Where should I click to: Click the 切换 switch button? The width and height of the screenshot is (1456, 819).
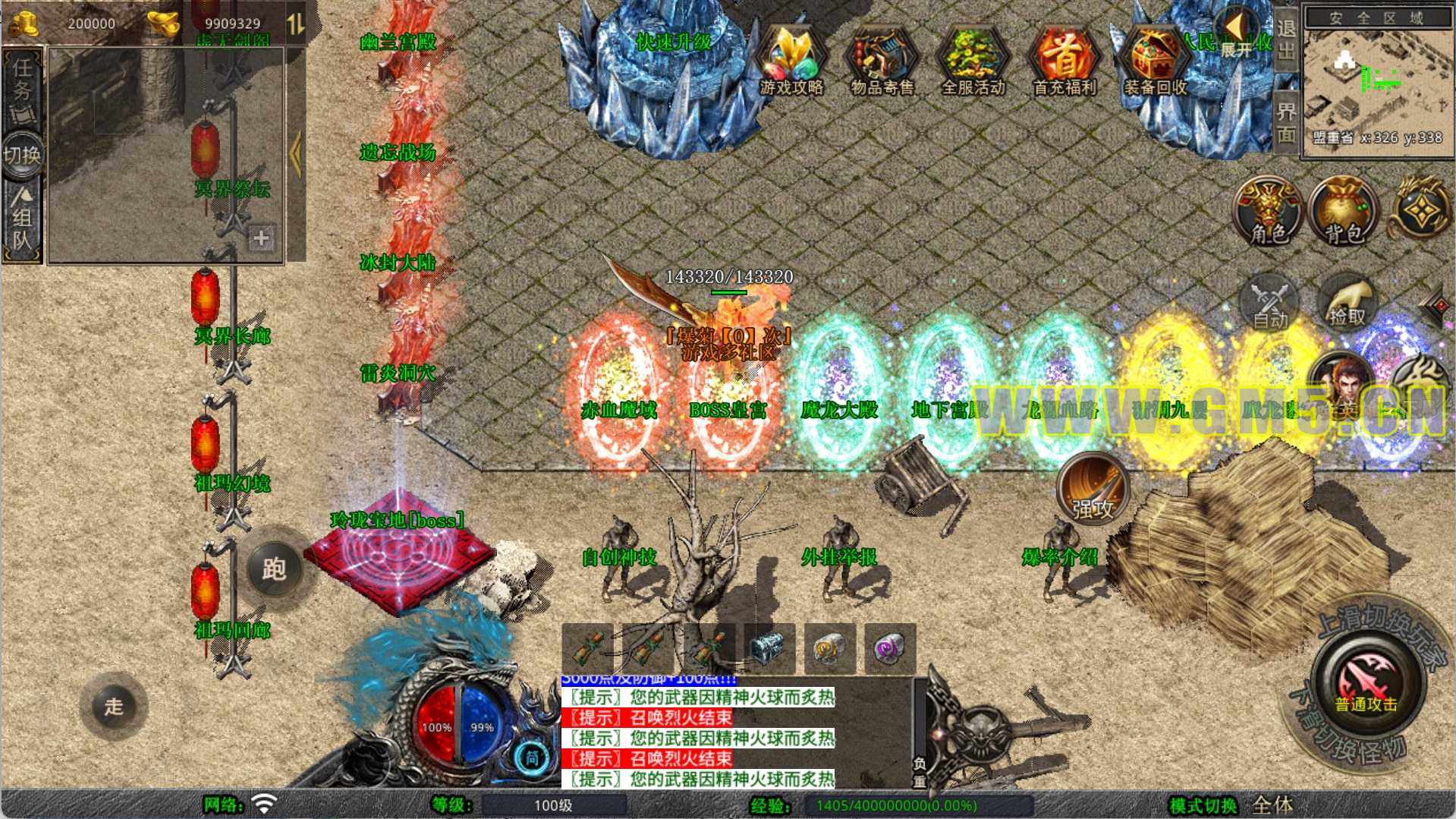(22, 156)
